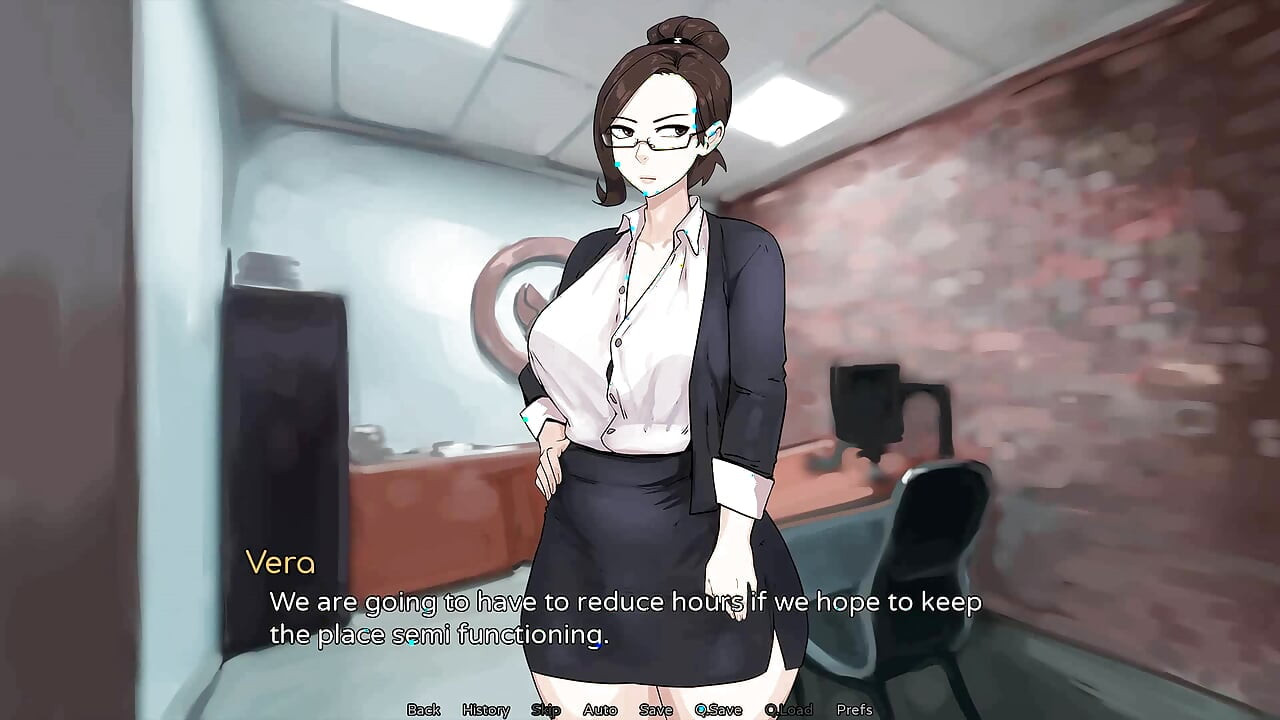Open the dialogue History log
The height and width of the screenshot is (720, 1280).
coord(485,709)
